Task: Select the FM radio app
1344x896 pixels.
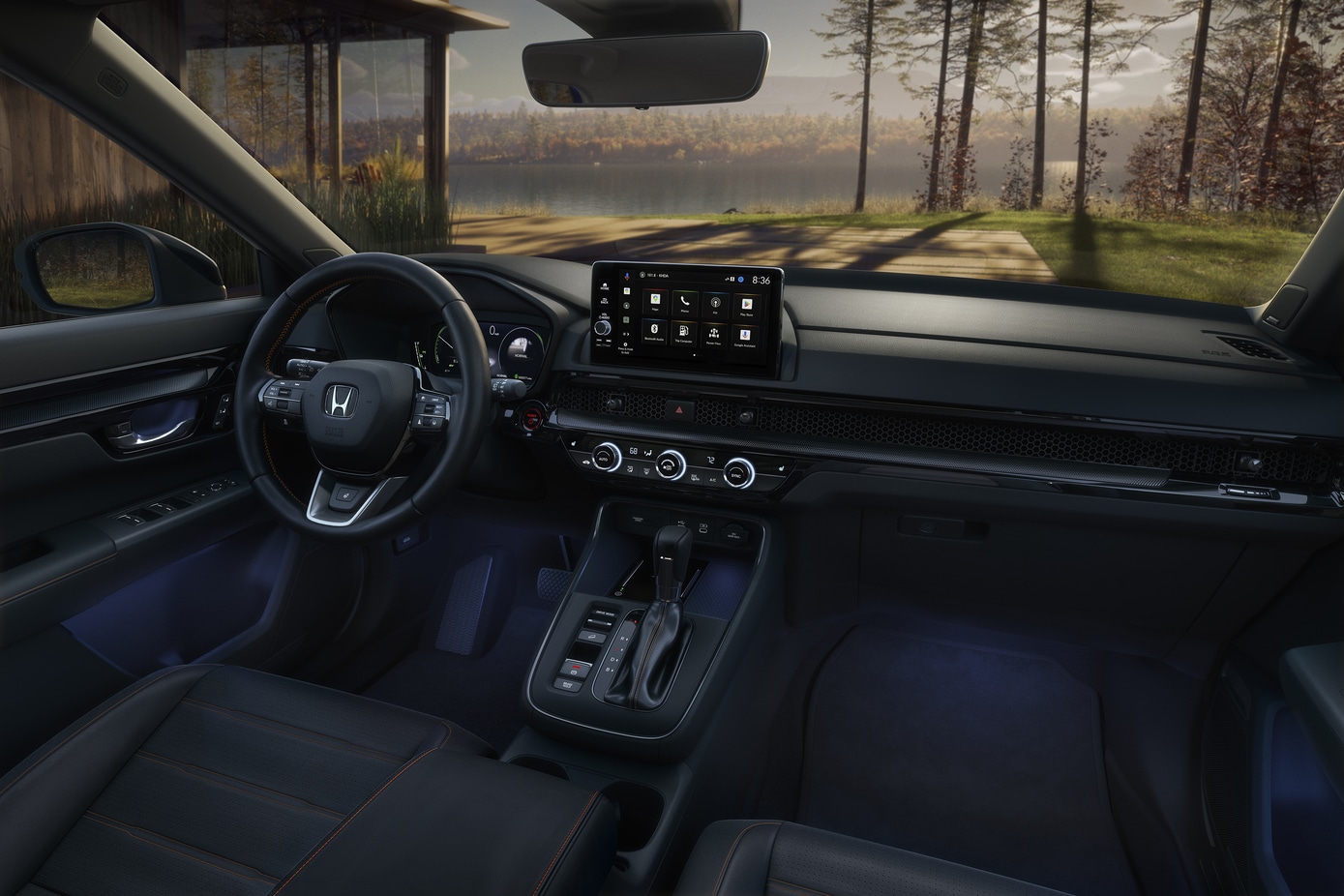Action: click(716, 305)
